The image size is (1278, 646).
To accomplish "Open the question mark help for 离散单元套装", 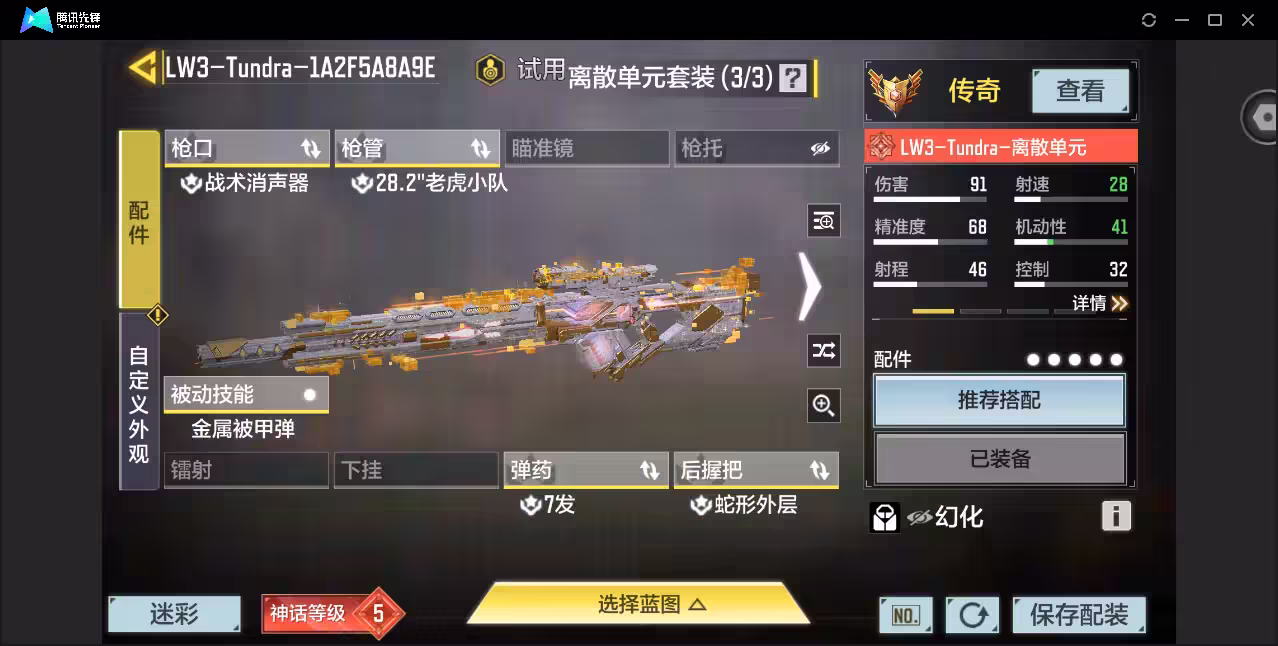I will click(793, 78).
